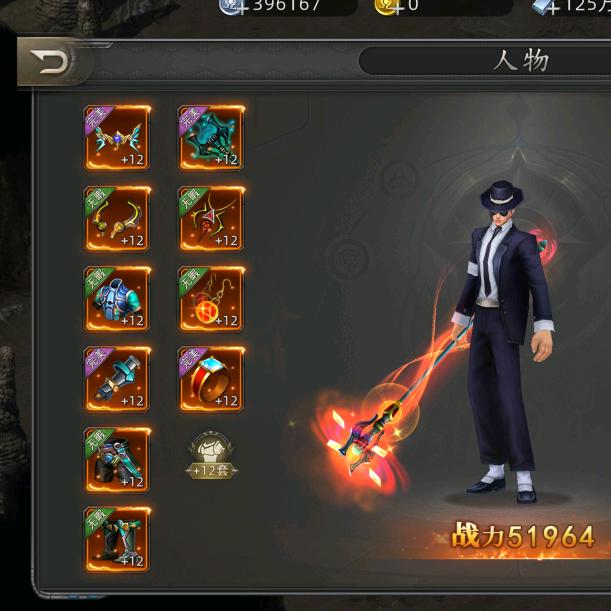Select the armored boots equipment slot
This screenshot has width=611, height=611.
[x=117, y=540]
